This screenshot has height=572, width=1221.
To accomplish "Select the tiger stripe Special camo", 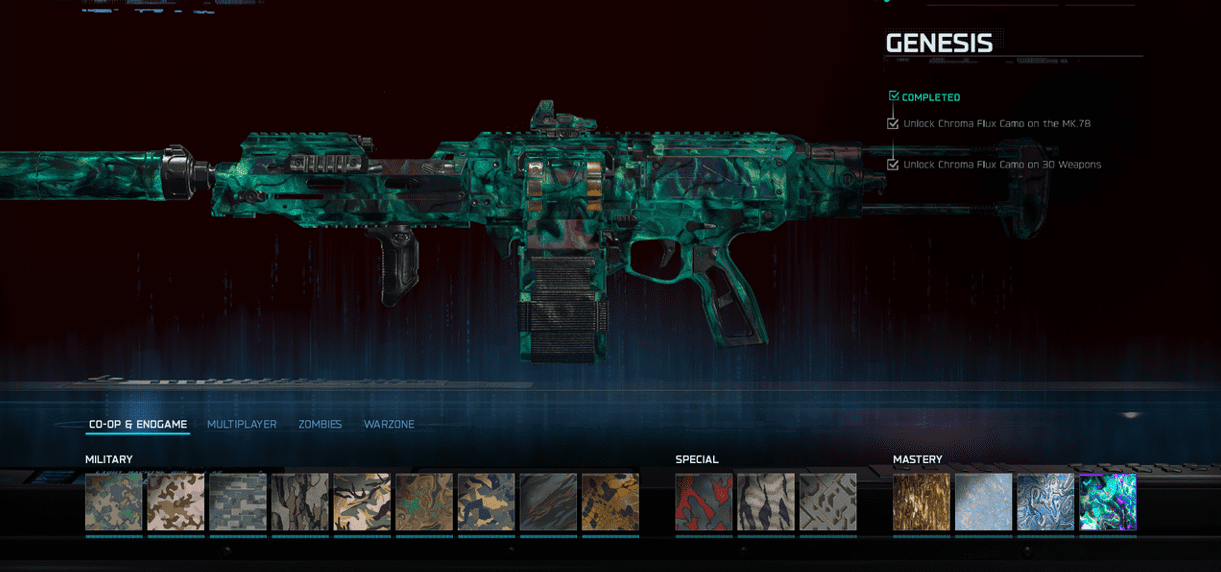I will [x=766, y=502].
